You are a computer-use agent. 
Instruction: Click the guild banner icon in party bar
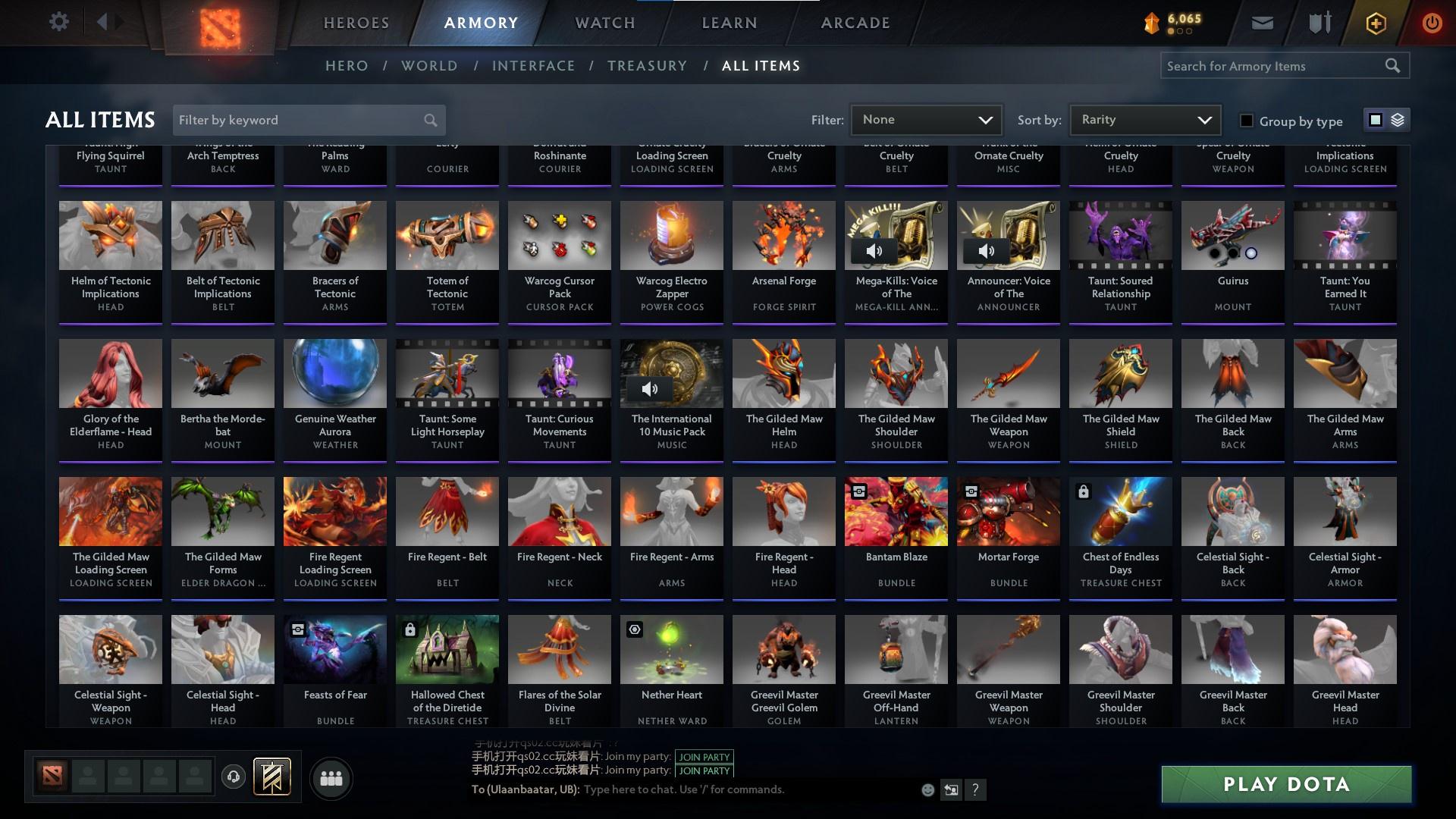273,777
